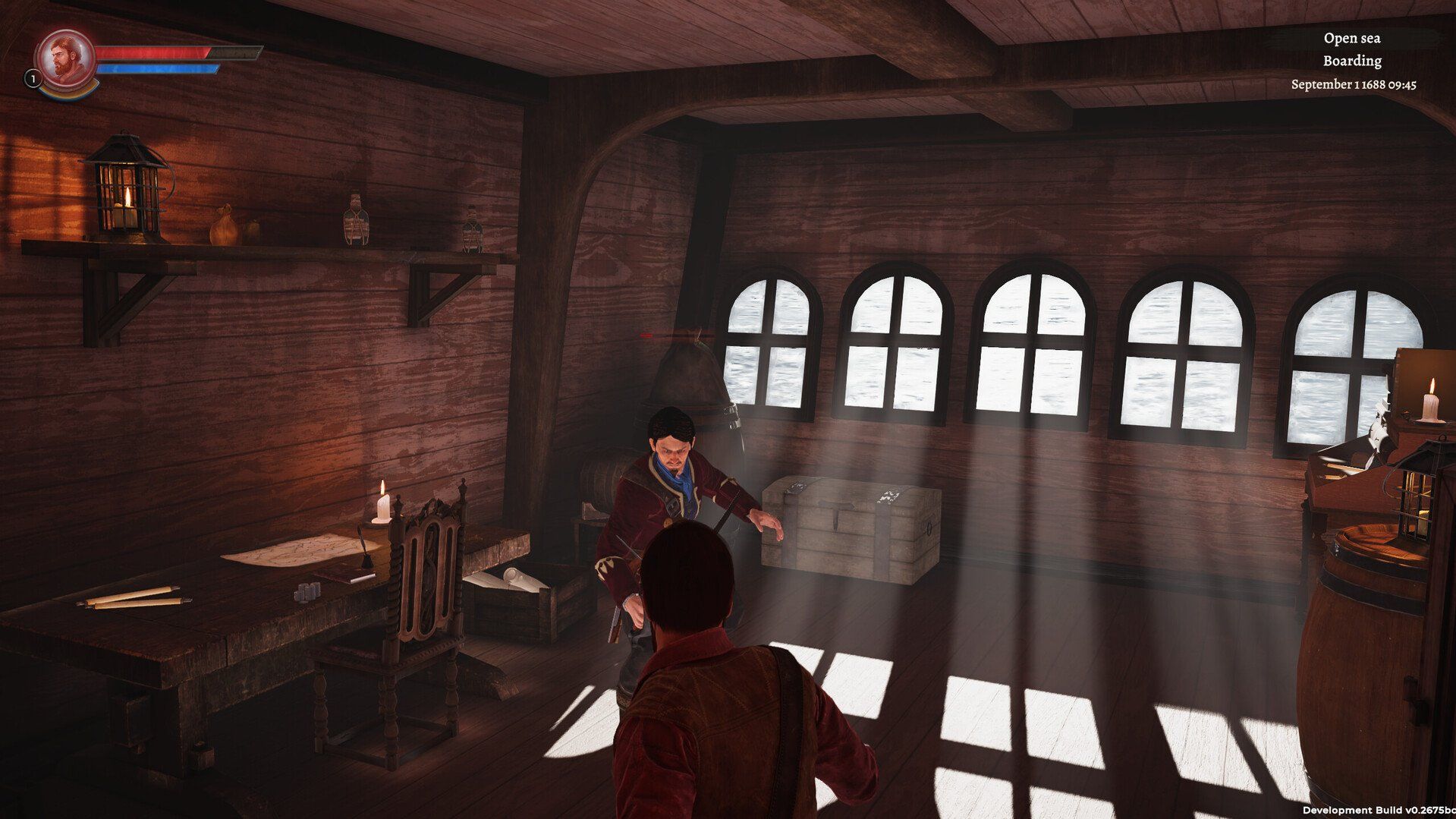Select the level 1 badge

point(33,78)
